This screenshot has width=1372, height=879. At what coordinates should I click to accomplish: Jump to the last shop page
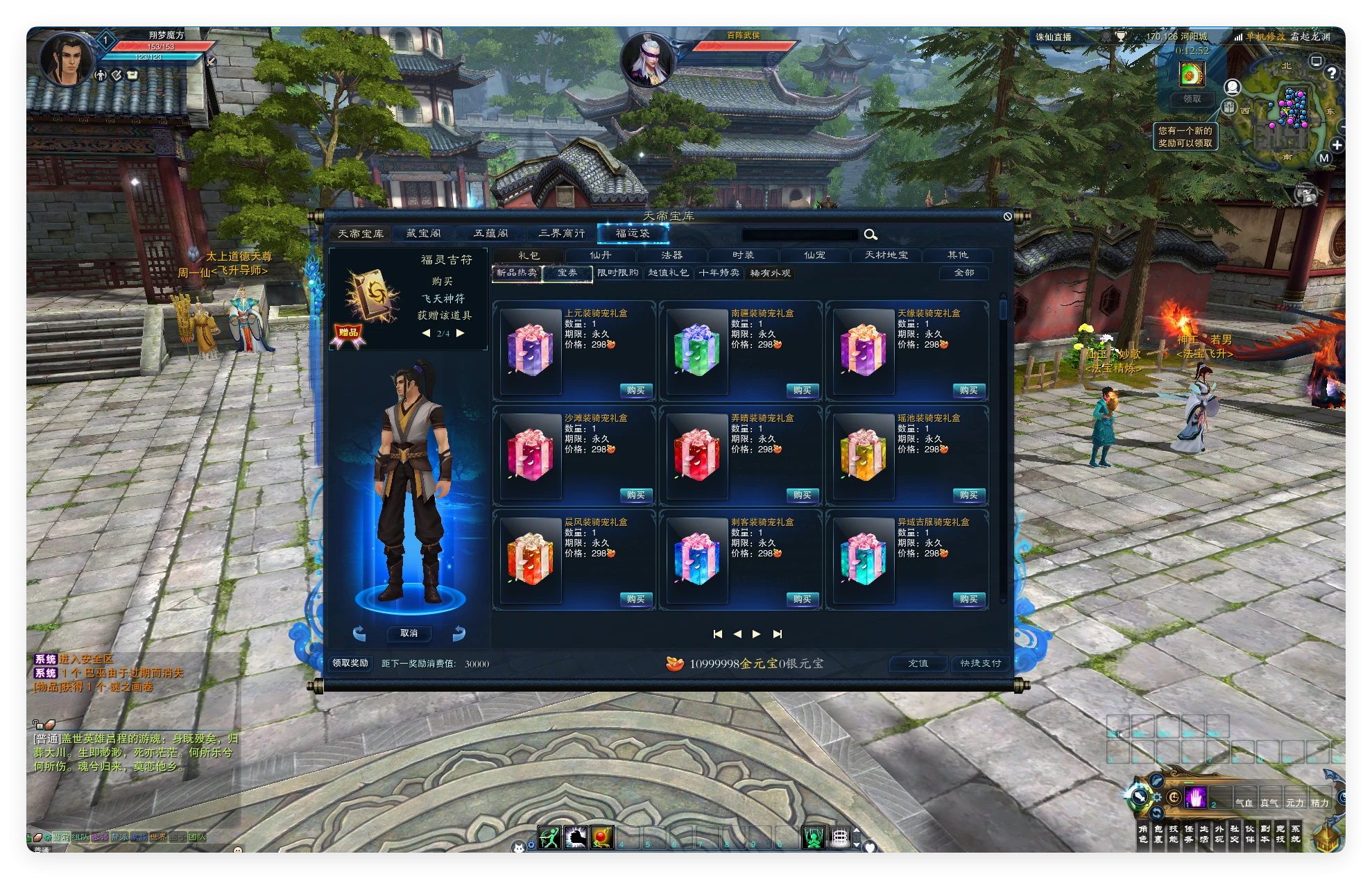[778, 634]
